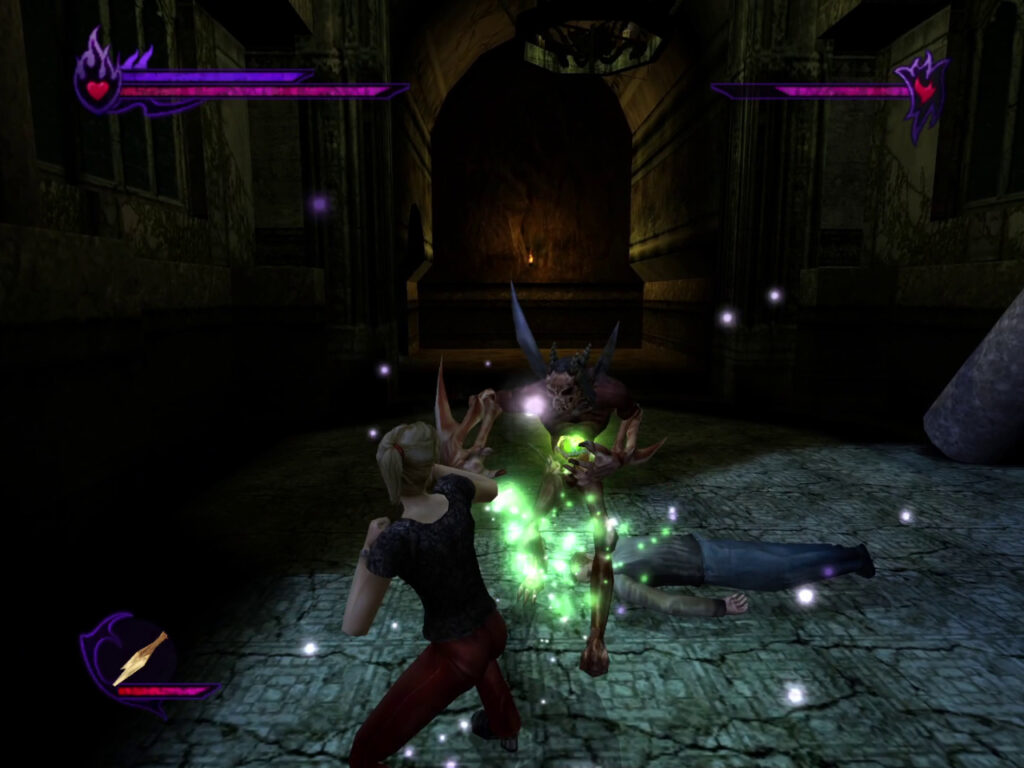The width and height of the screenshot is (1024, 768).
Task: Click the enemy's heart emblem
Action: click(923, 92)
